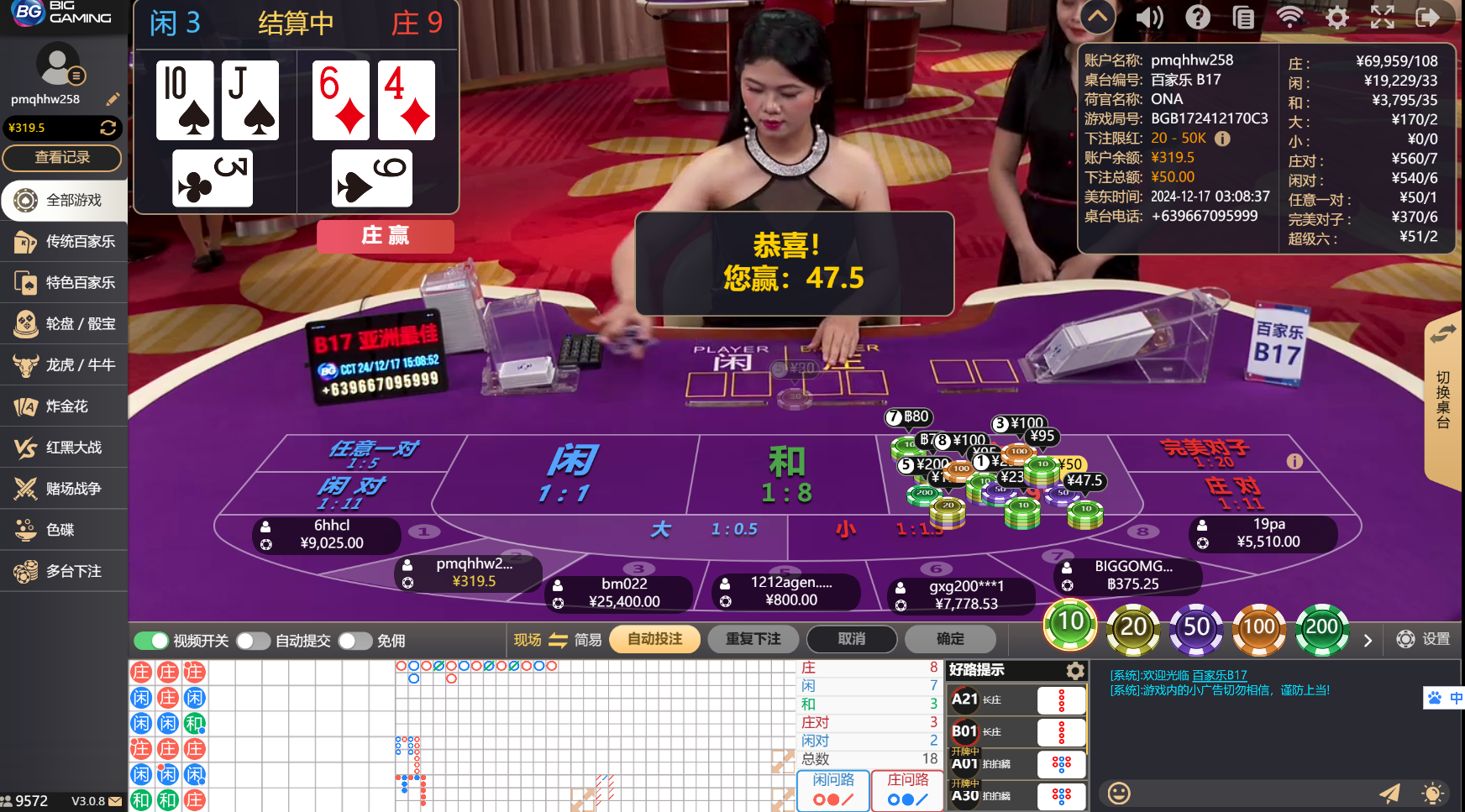Select the green 200 betting chip
The width and height of the screenshot is (1465, 812).
tap(1321, 627)
